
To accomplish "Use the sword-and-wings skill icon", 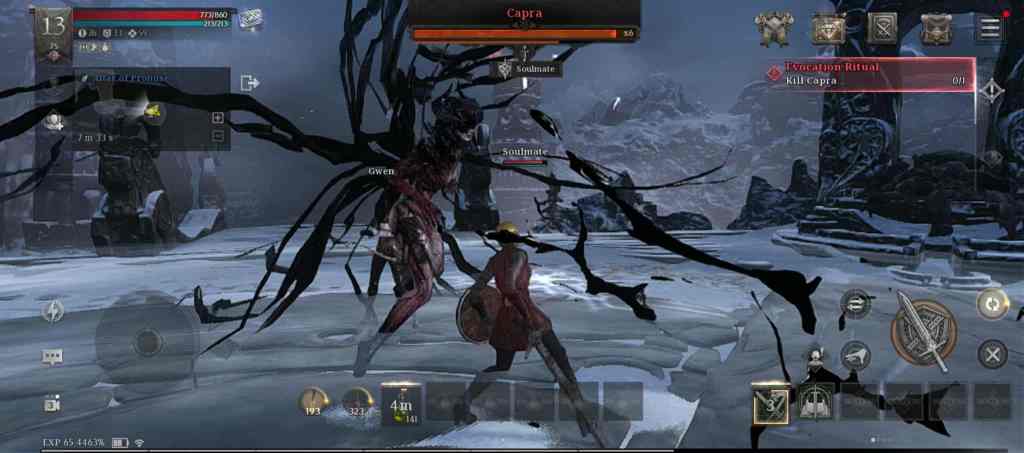I will pyautogui.click(x=816, y=402).
